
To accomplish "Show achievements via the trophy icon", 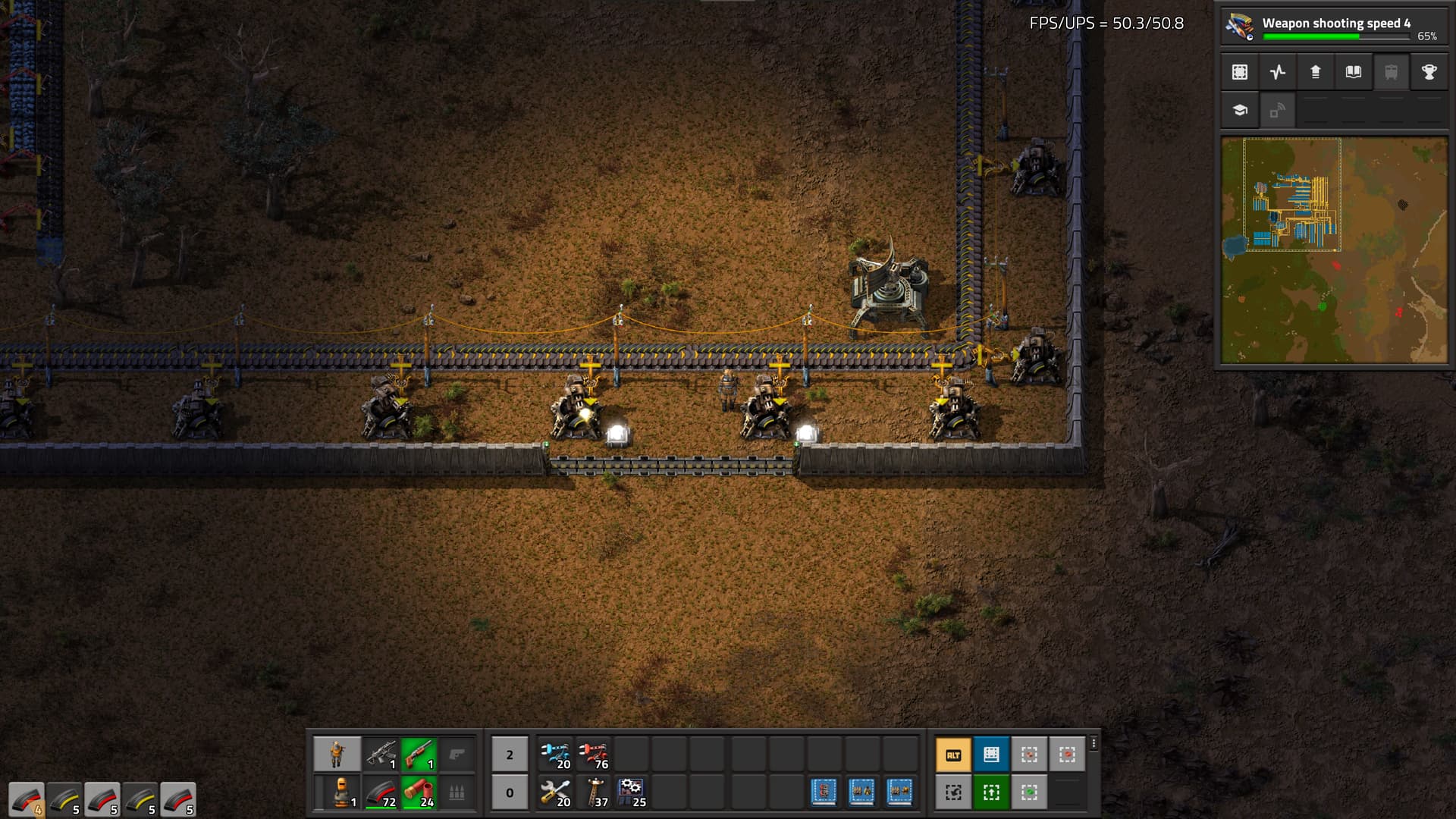I will tap(1429, 72).
